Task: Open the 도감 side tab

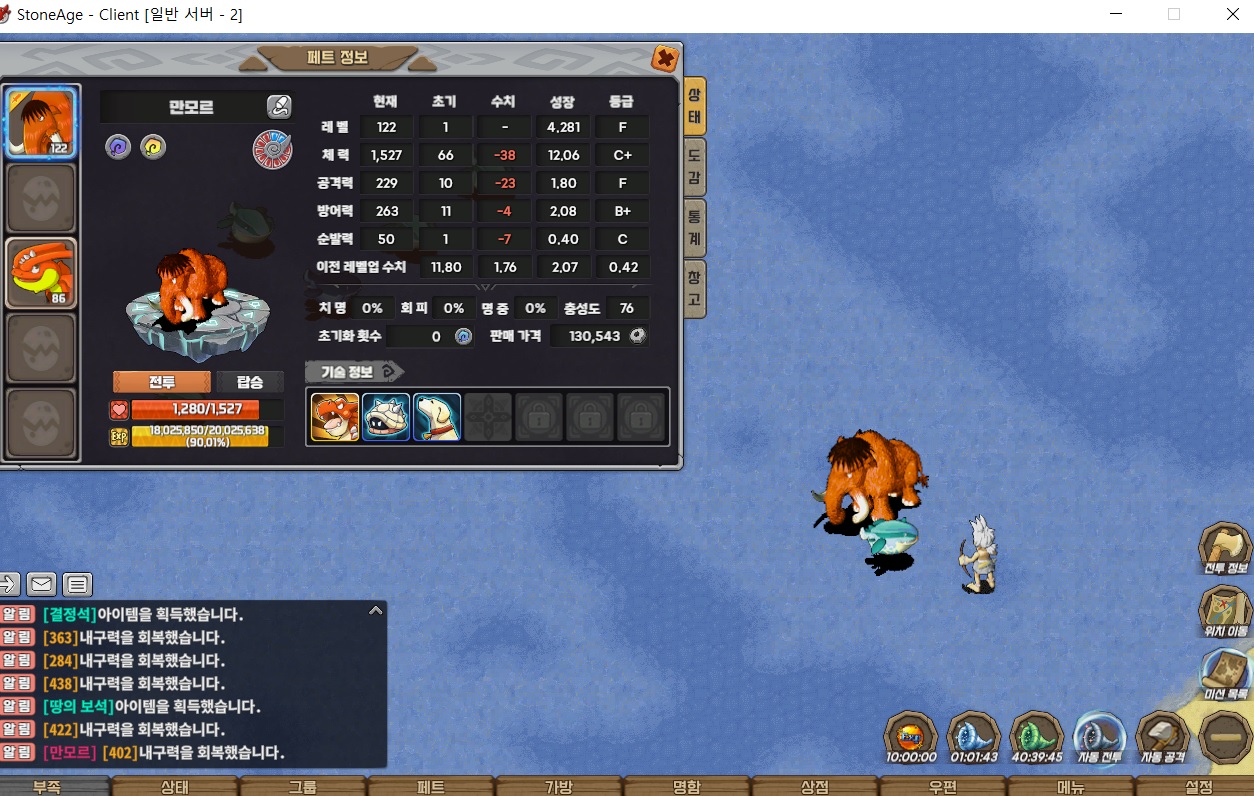Action: [x=695, y=167]
